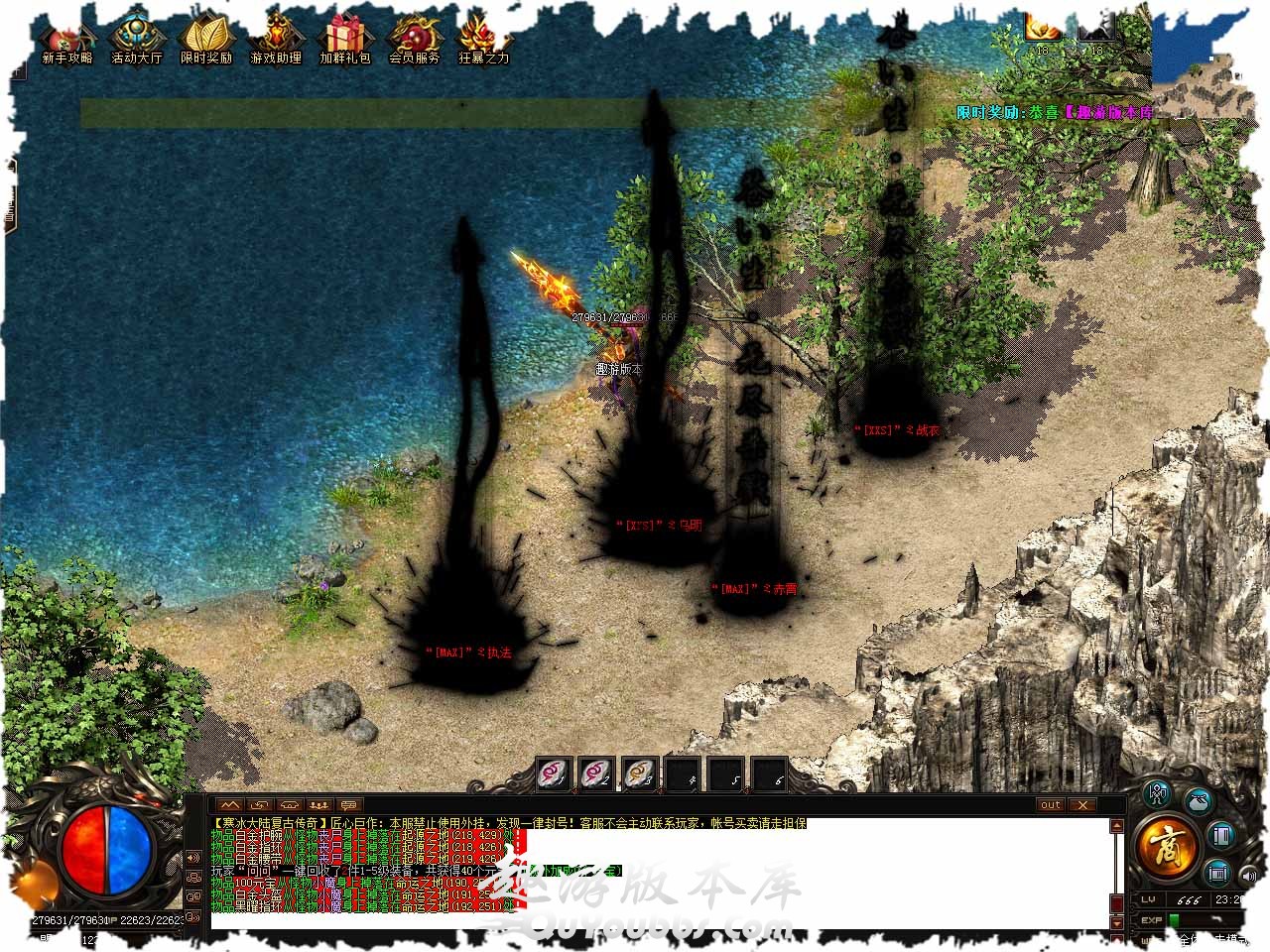Open the 活动大厅 event hall

pos(137,42)
